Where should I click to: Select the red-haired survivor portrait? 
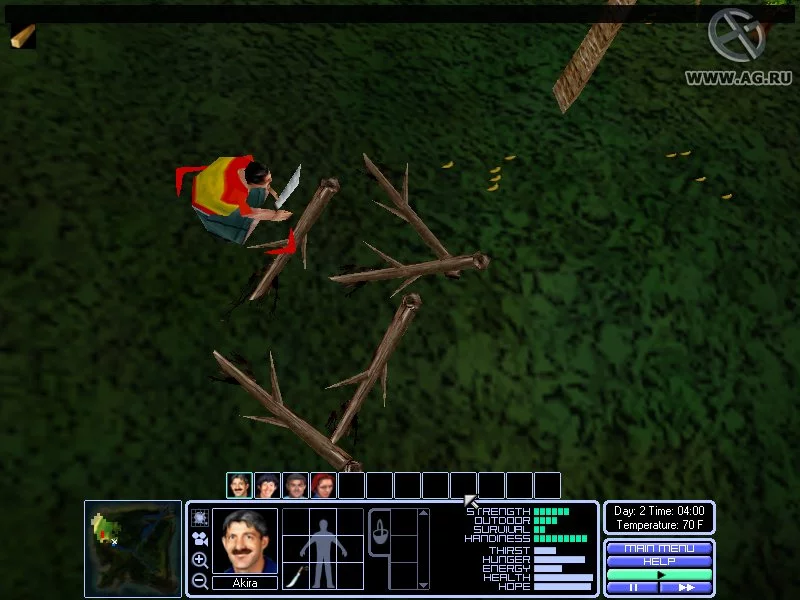(323, 485)
